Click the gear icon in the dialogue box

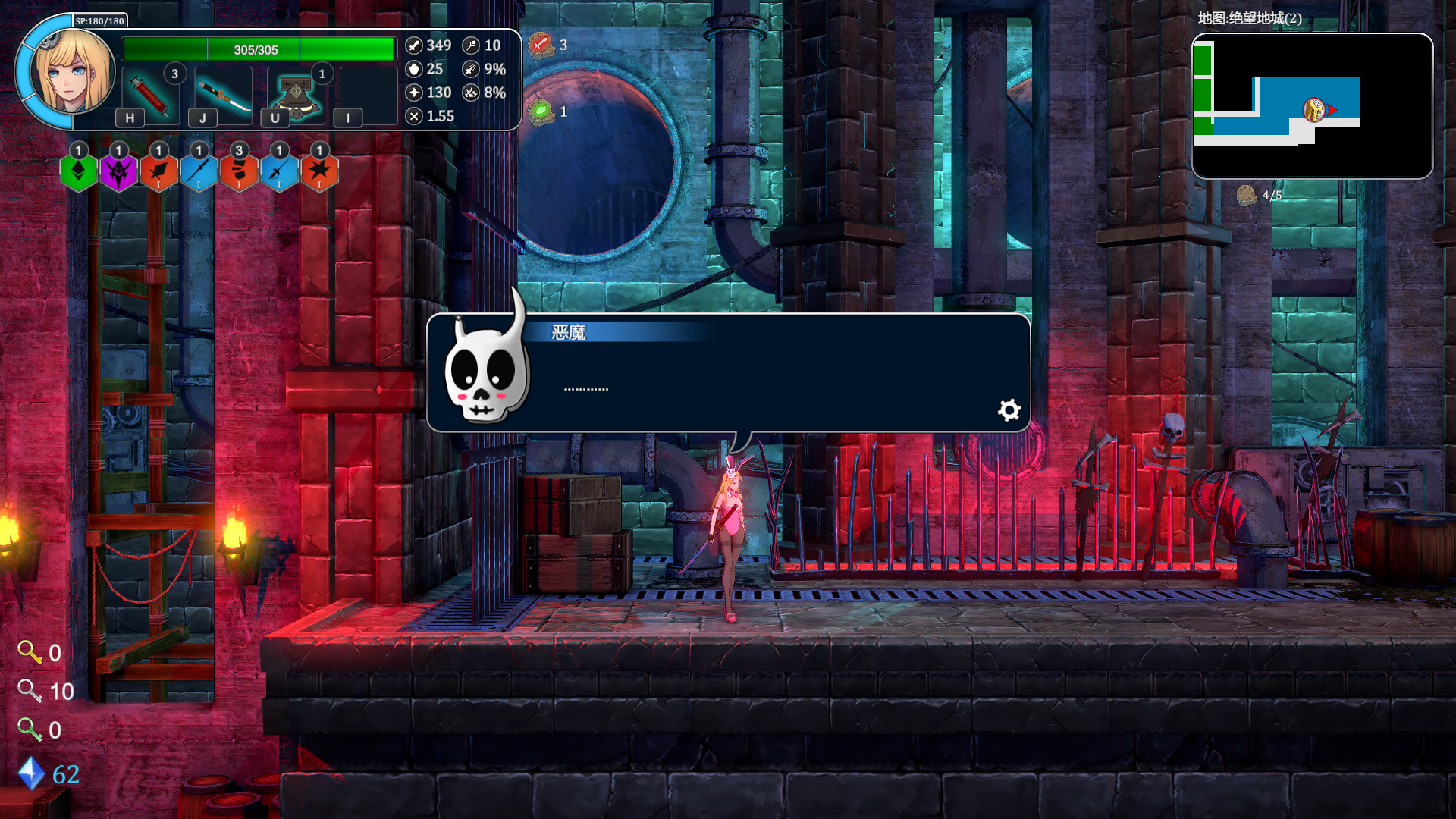point(1009,410)
